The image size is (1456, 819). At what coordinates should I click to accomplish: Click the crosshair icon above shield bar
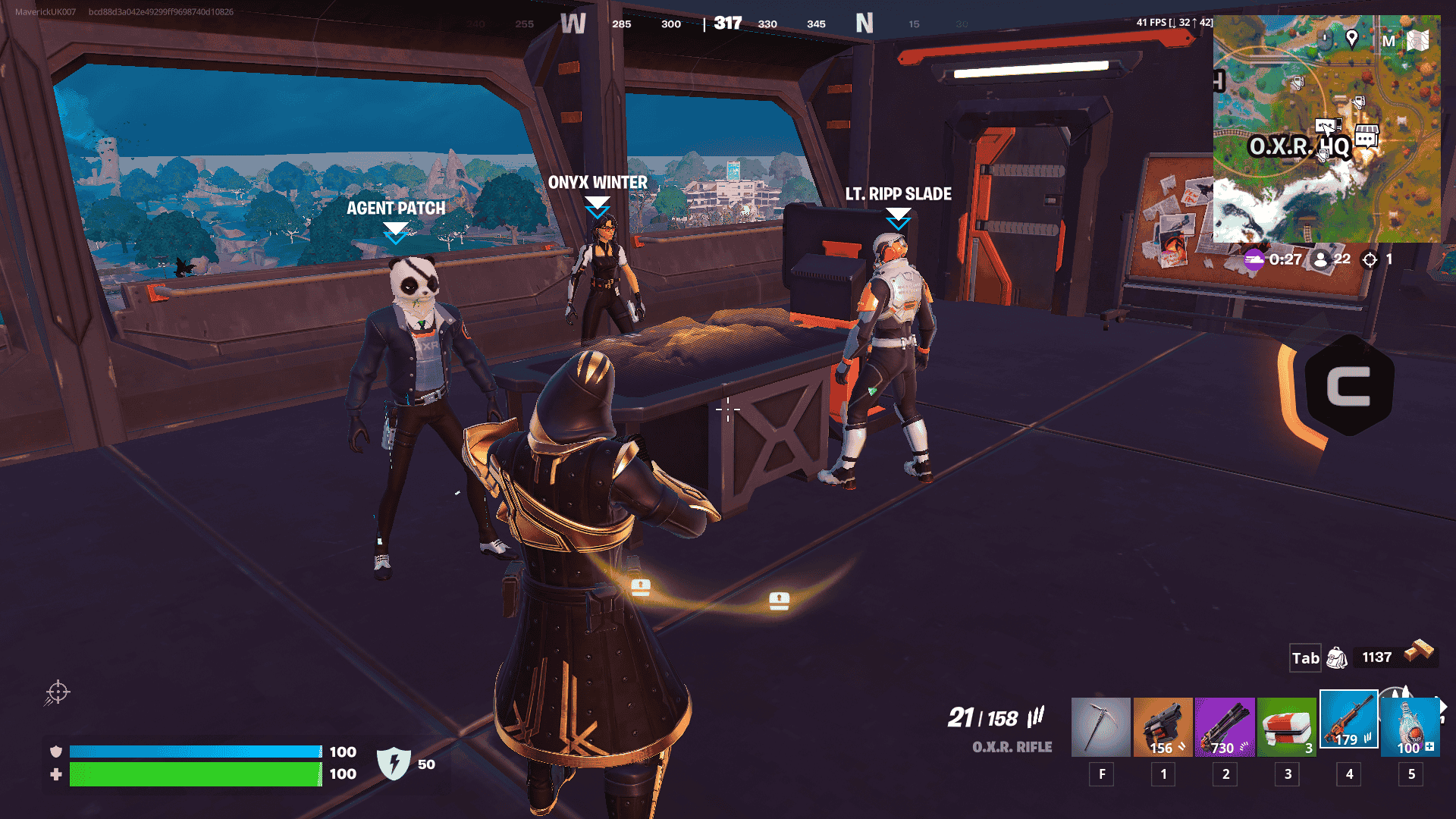tap(58, 692)
